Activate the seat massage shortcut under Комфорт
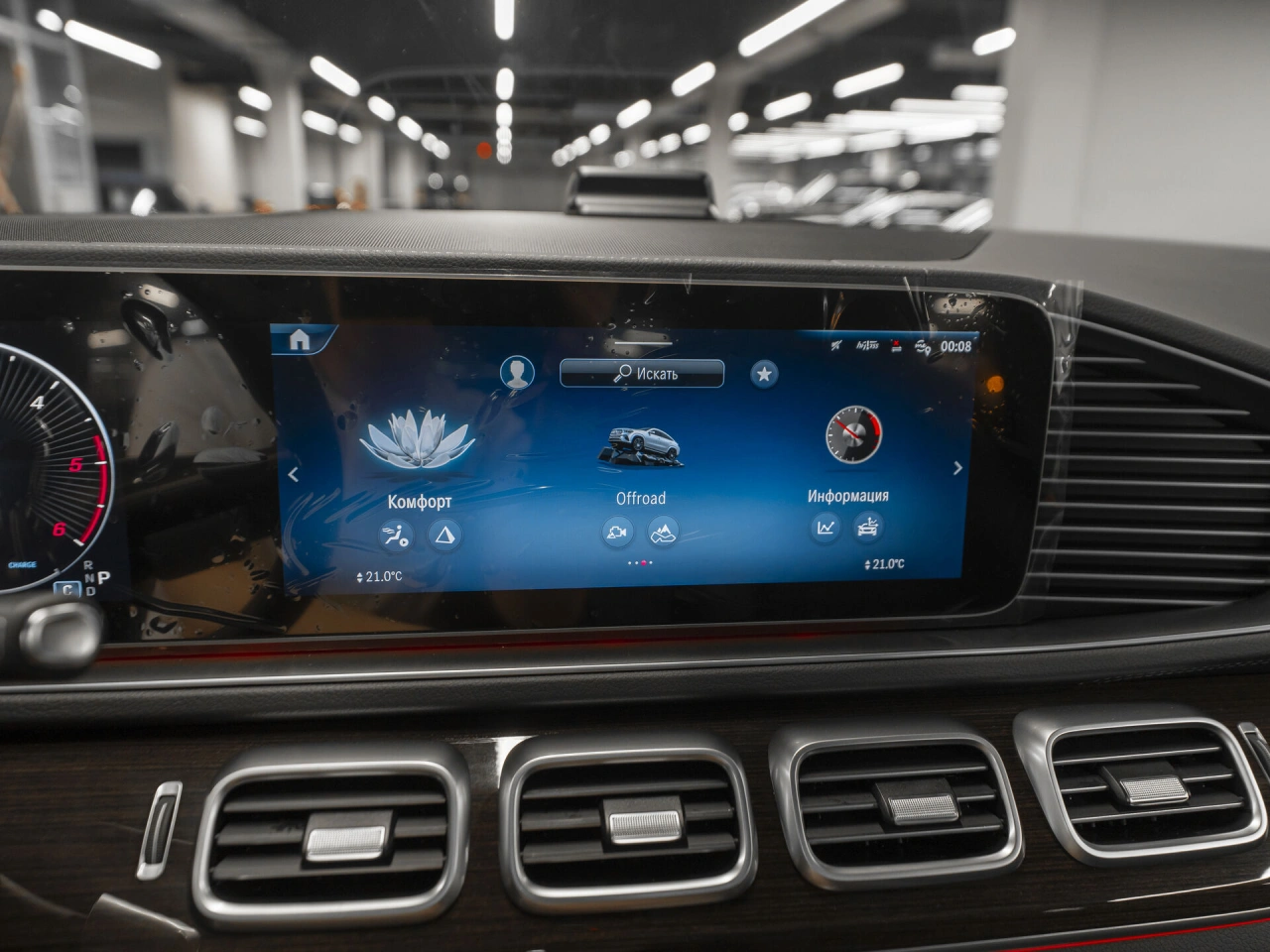 tap(397, 536)
